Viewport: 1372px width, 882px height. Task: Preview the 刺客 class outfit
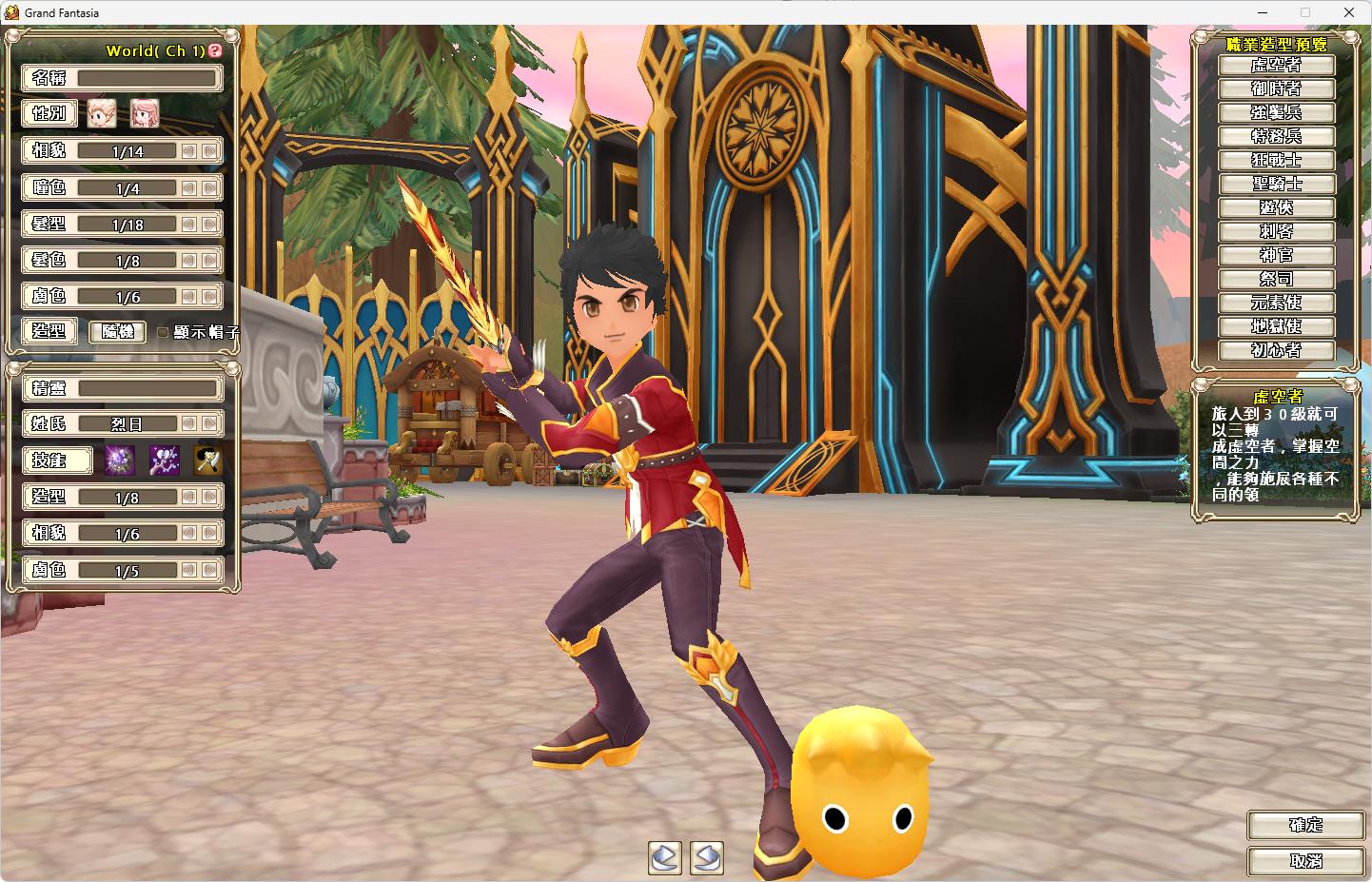click(1276, 231)
